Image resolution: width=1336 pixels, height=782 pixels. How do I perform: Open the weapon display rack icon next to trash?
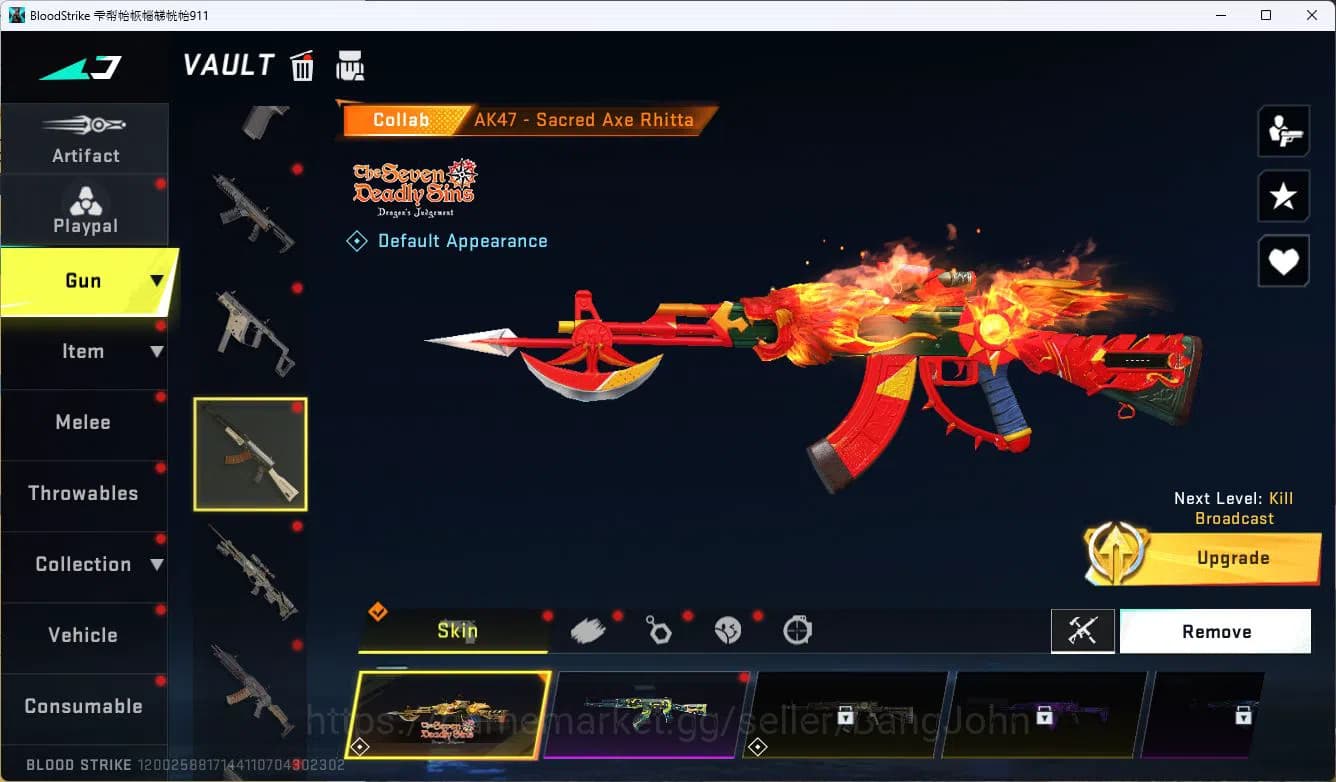(350, 65)
